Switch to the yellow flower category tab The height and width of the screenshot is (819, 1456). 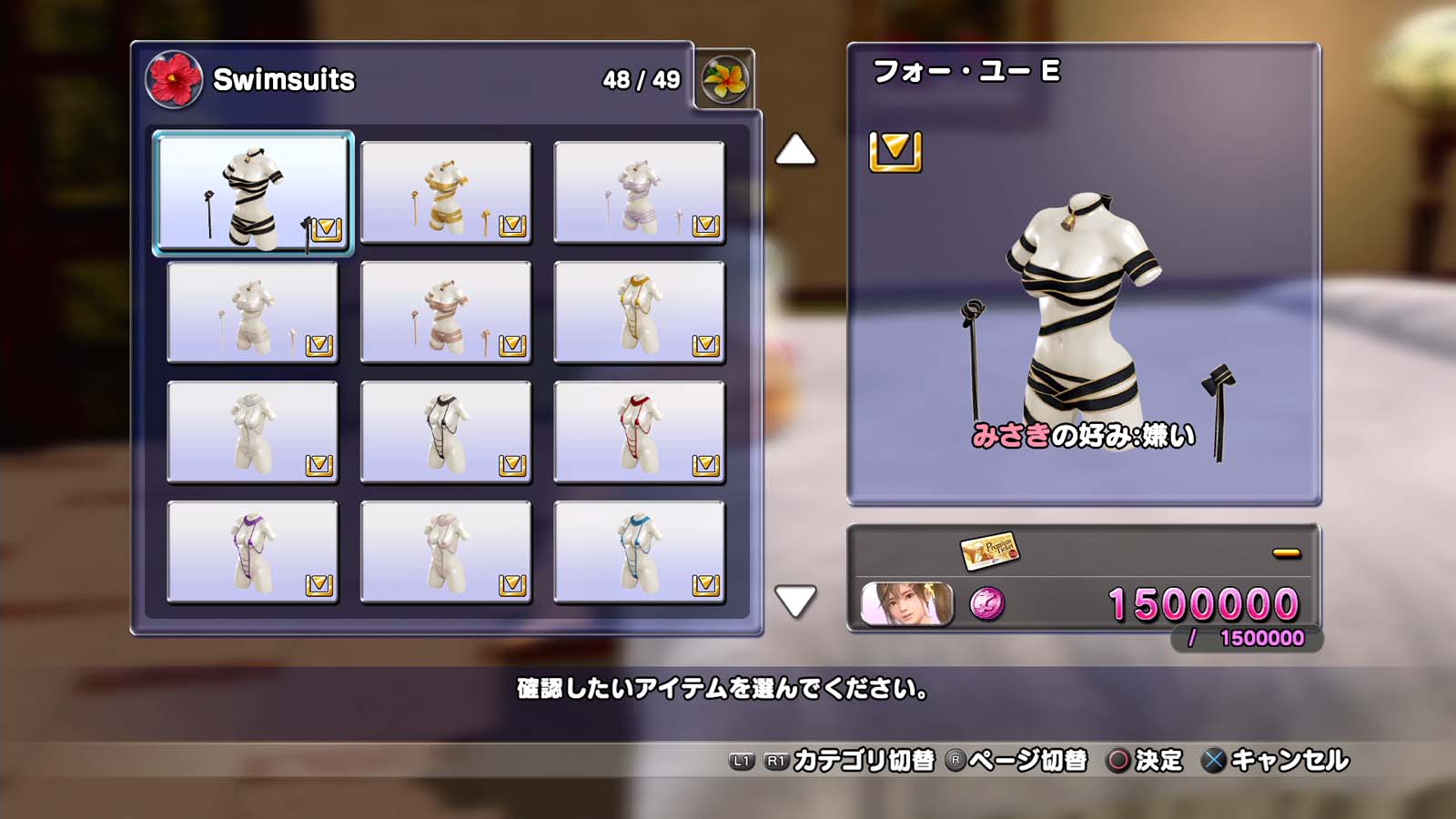tap(725, 79)
